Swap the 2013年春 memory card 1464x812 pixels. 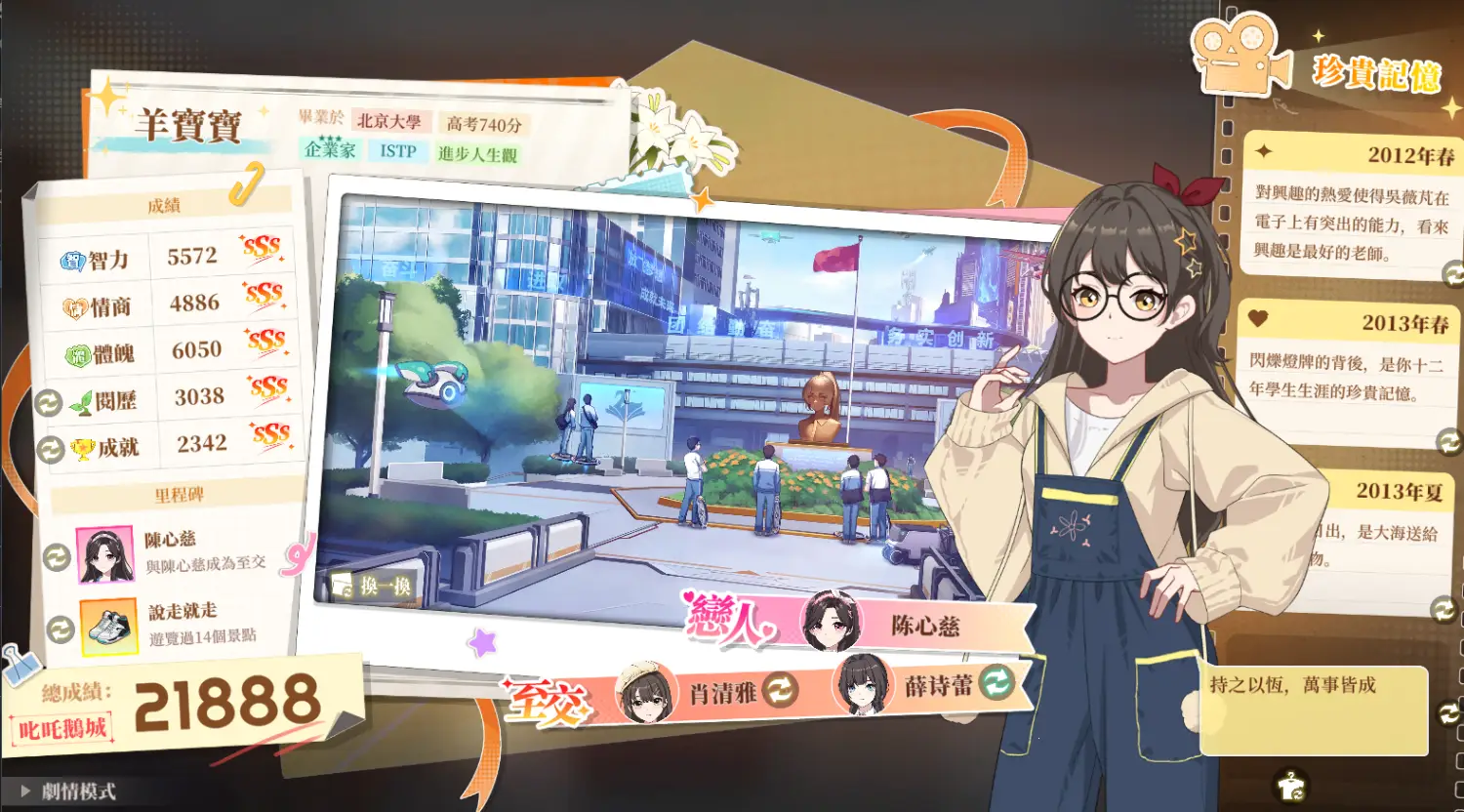1449,442
